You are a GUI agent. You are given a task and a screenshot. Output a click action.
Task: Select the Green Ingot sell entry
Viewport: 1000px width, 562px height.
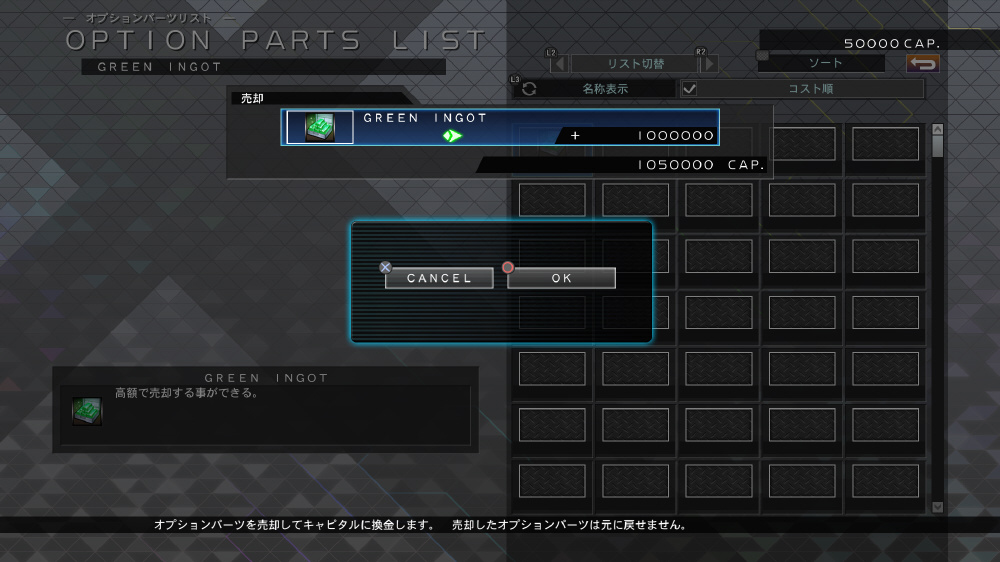point(500,127)
